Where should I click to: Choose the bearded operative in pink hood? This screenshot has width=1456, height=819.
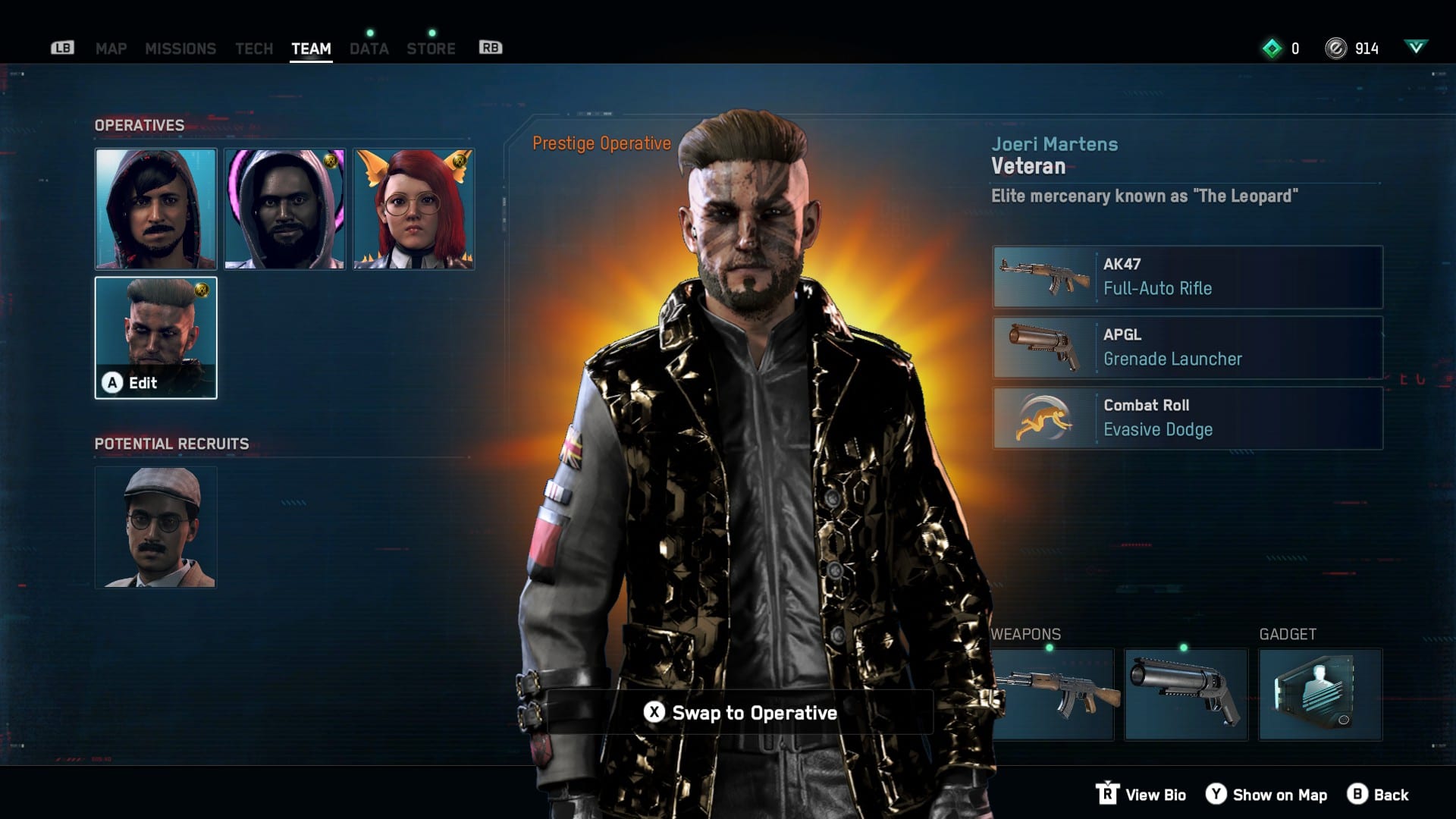pos(285,209)
